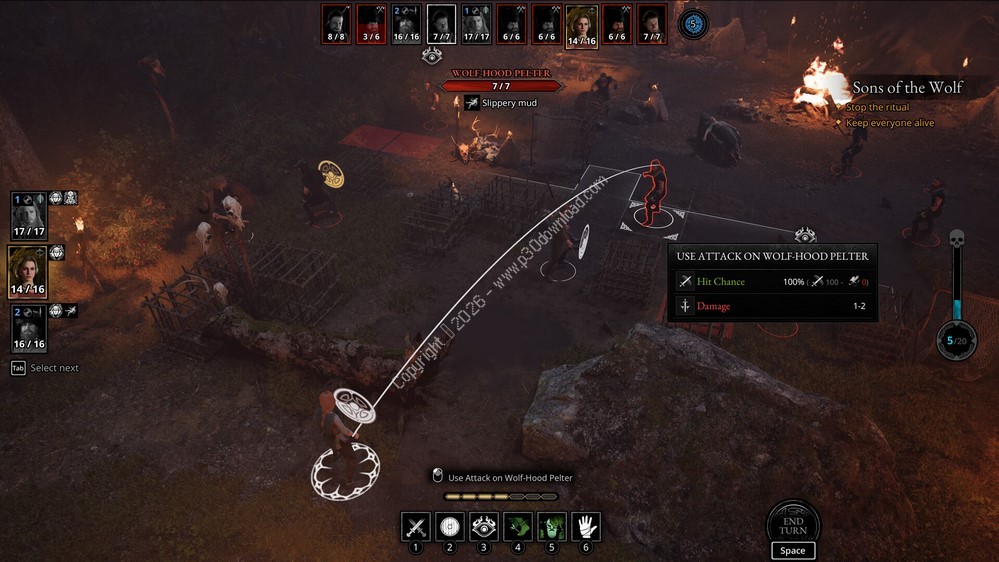Use the flaming eye ability
The image size is (999, 562).
pyautogui.click(x=484, y=526)
